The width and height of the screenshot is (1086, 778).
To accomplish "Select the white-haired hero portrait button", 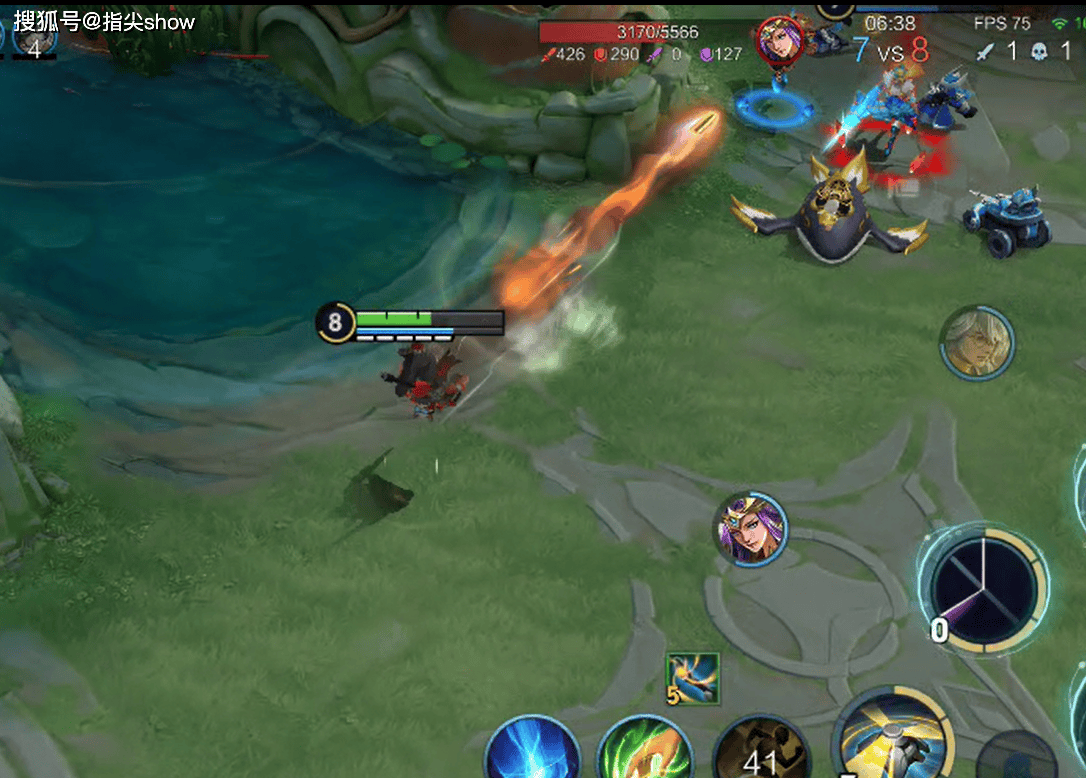I will coord(977,343).
